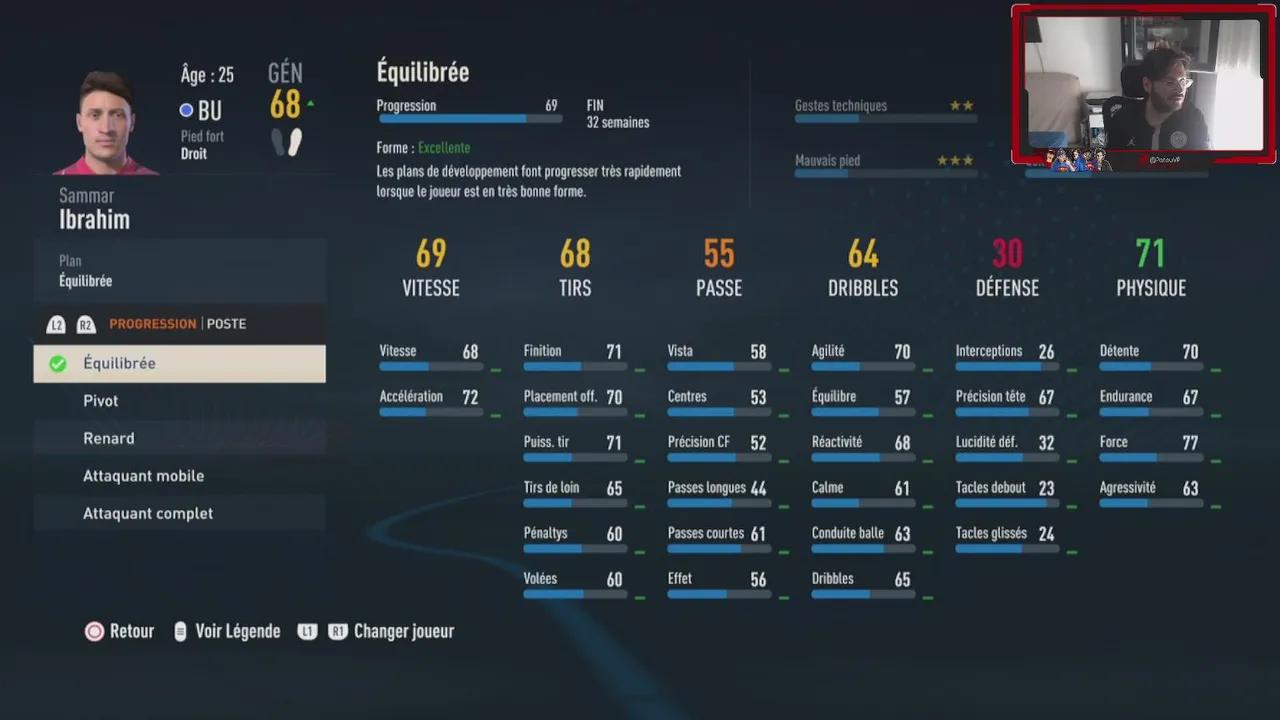Switch to the Poste tab
This screenshot has width=1280, height=720.
[227, 324]
